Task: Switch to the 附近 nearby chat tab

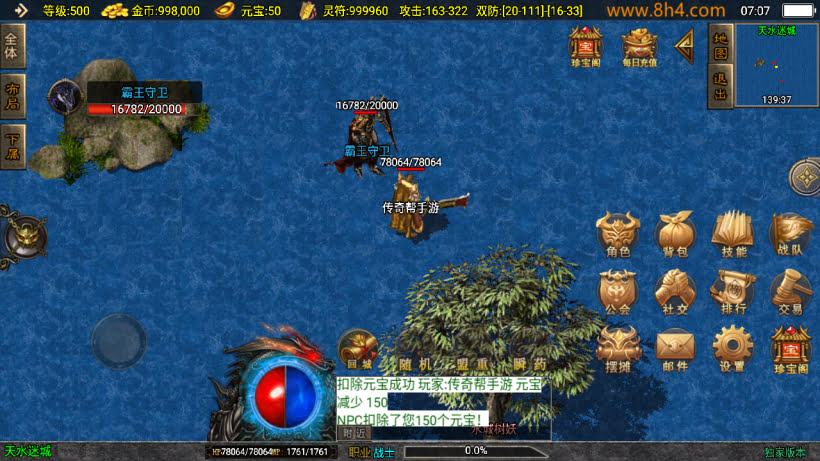Action: click(x=354, y=433)
